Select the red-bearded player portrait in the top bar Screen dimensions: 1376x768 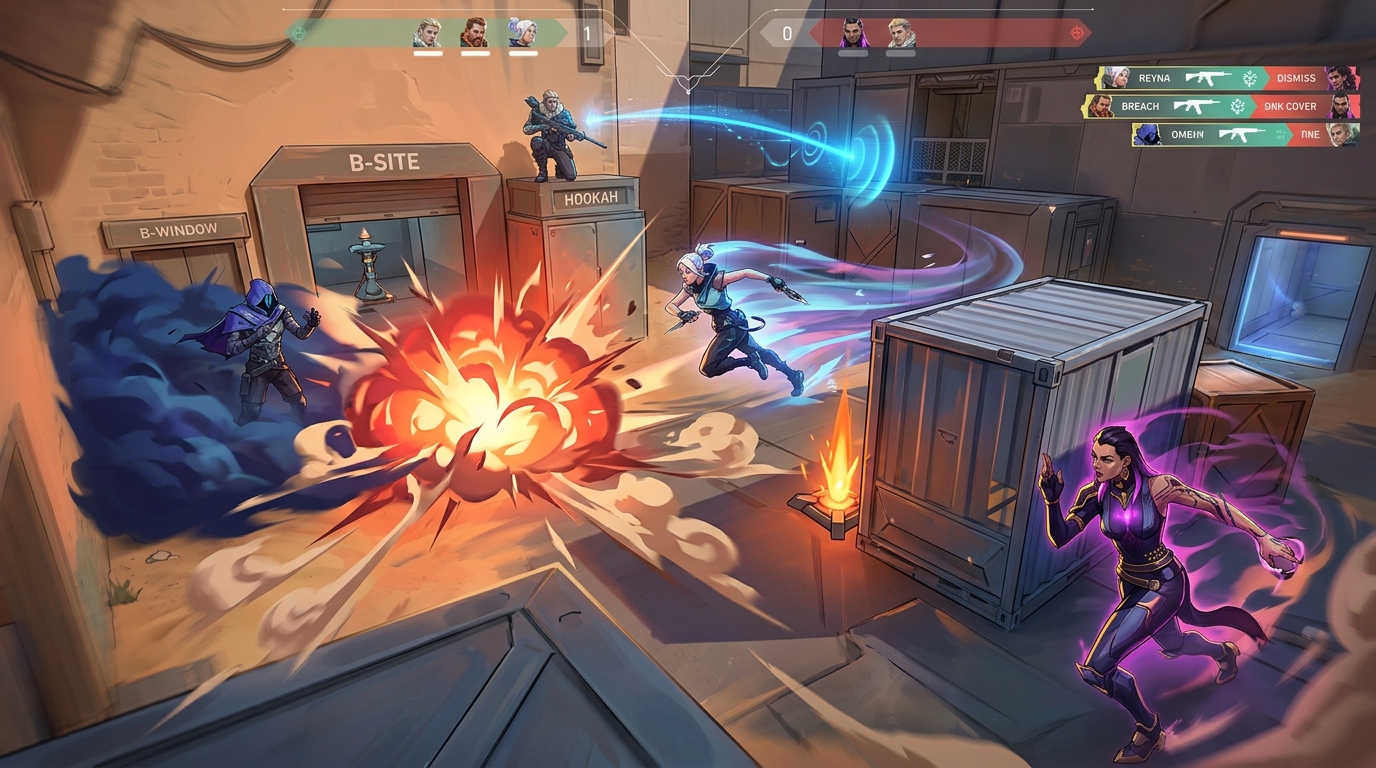[475, 33]
